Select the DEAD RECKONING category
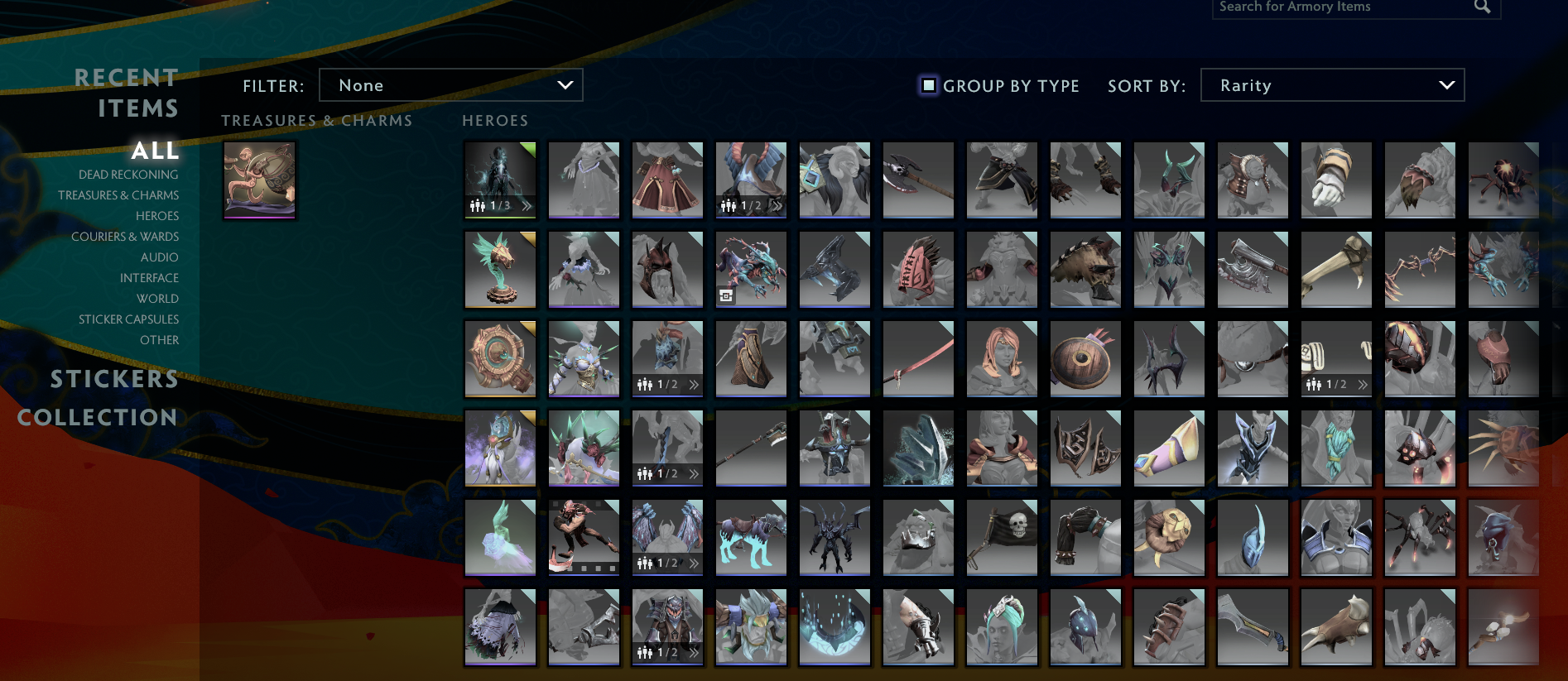The width and height of the screenshot is (1568, 681). point(127,174)
